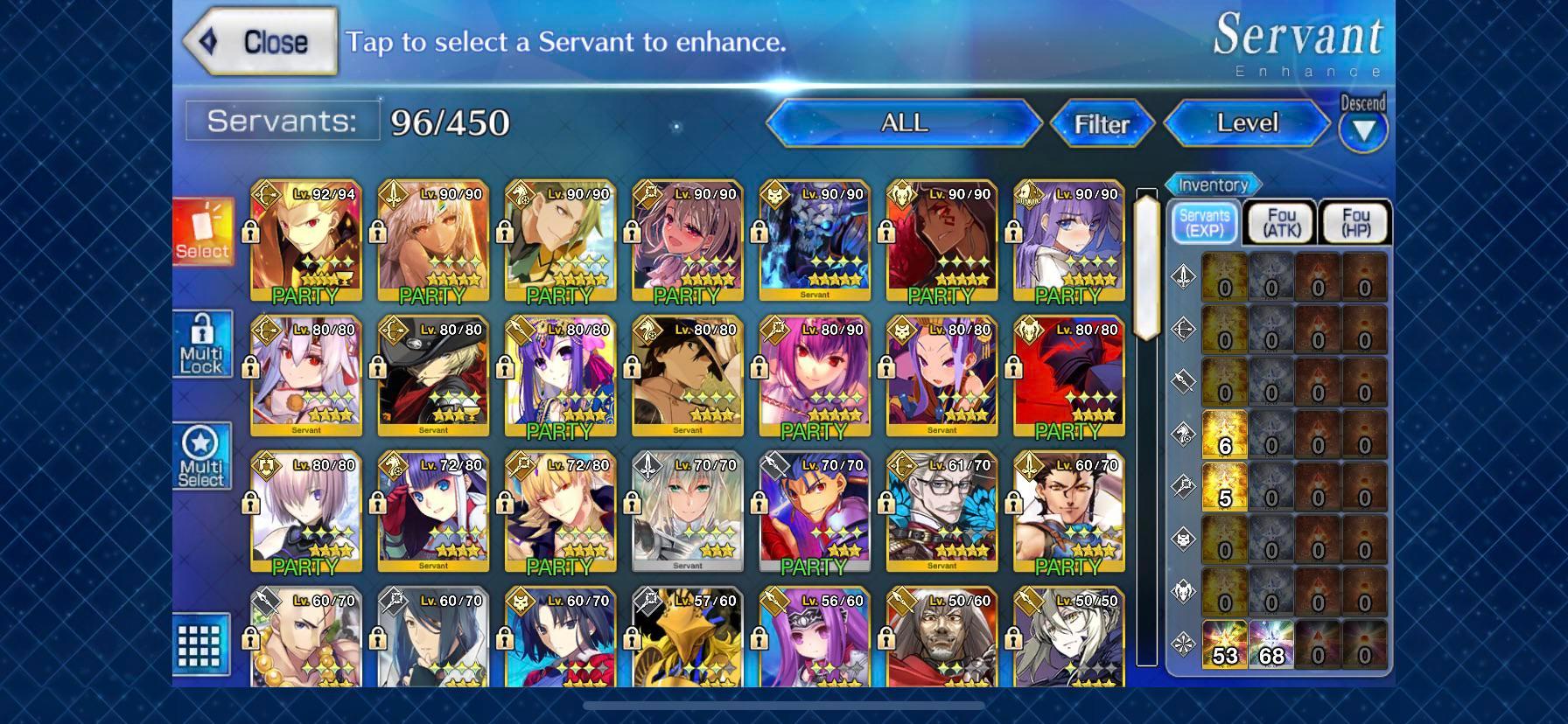Switch to the Fou (HP) tab

click(x=1354, y=222)
